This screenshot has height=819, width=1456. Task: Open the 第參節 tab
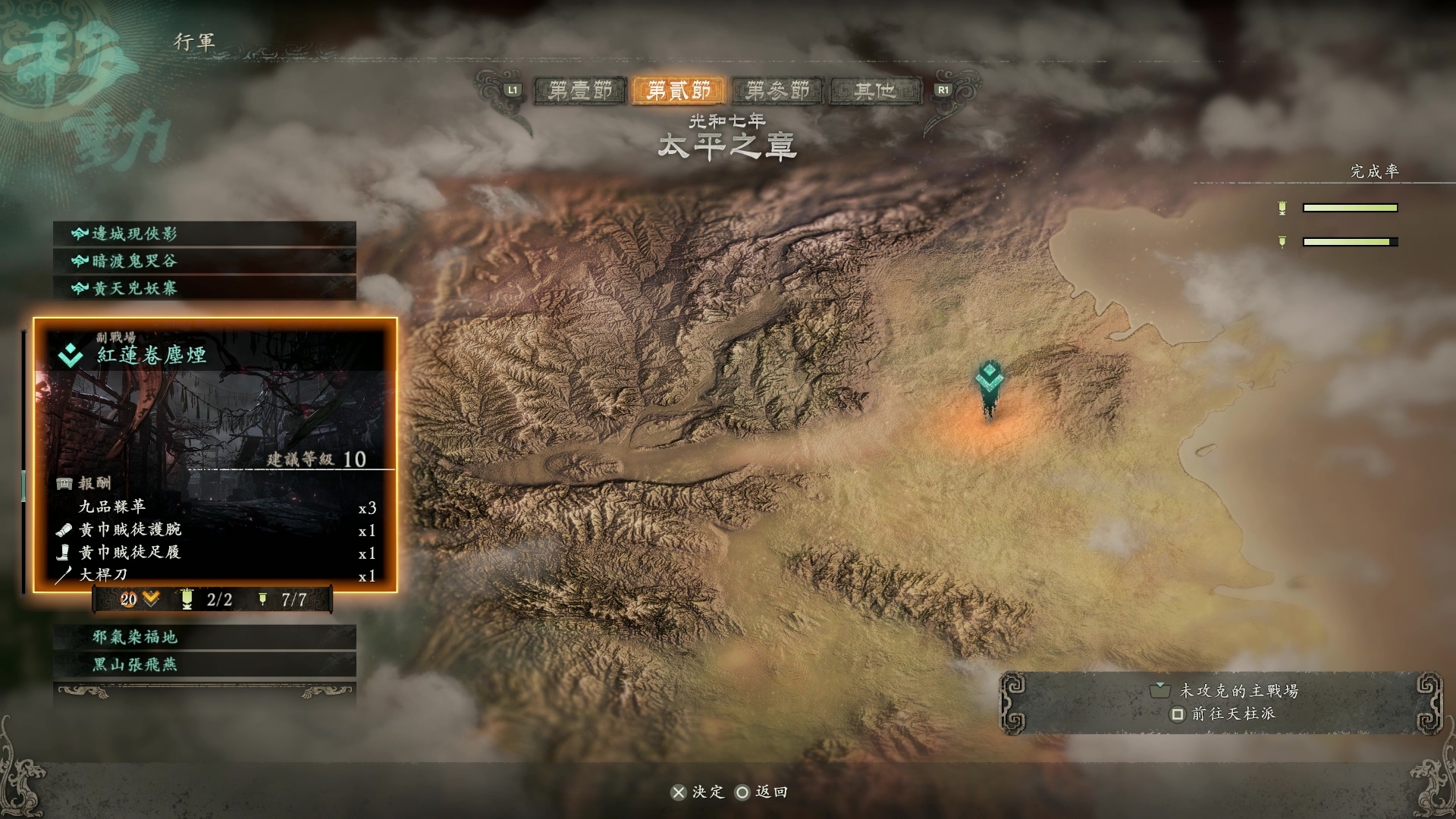[777, 91]
